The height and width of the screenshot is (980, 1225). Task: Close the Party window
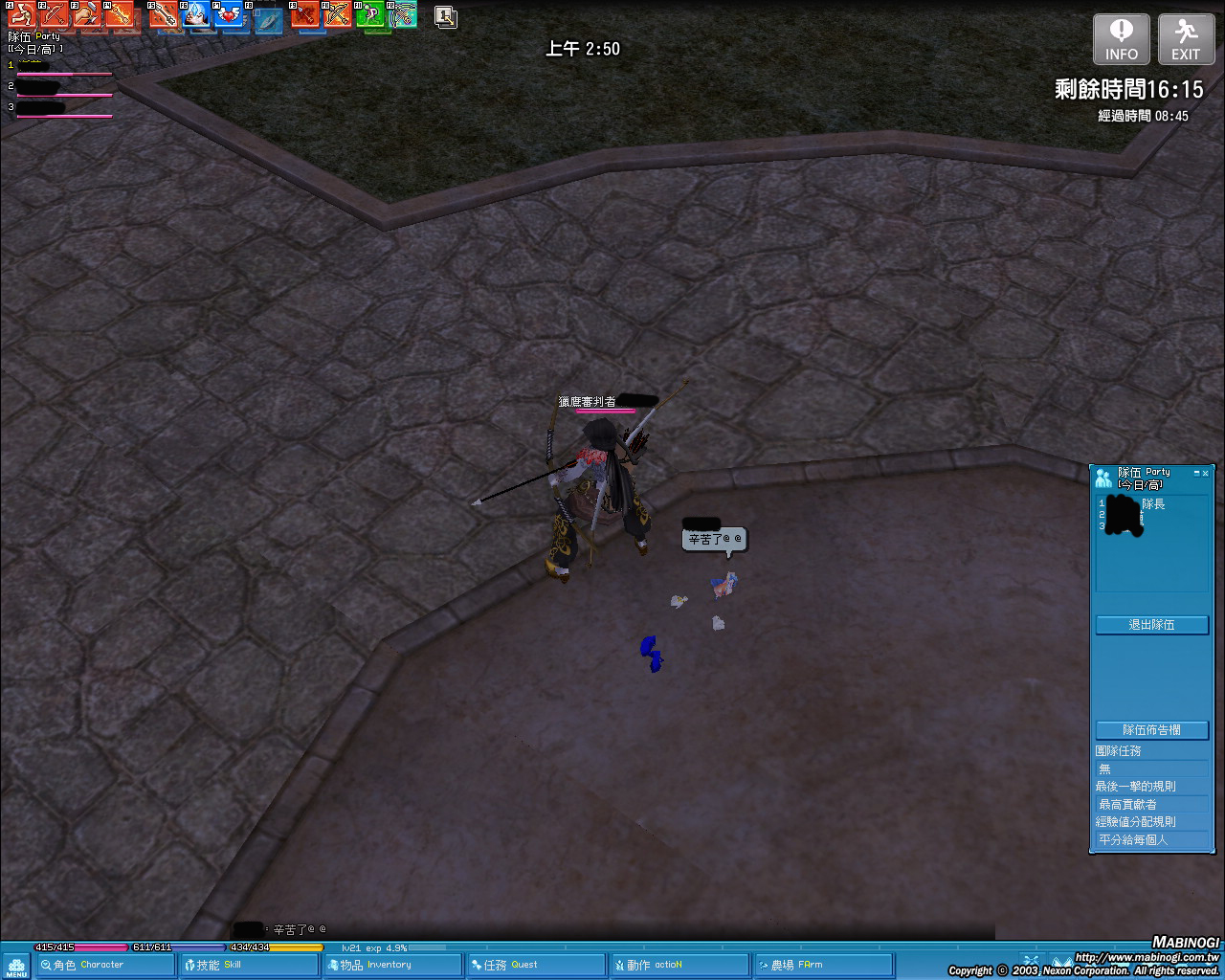pos(1206,473)
